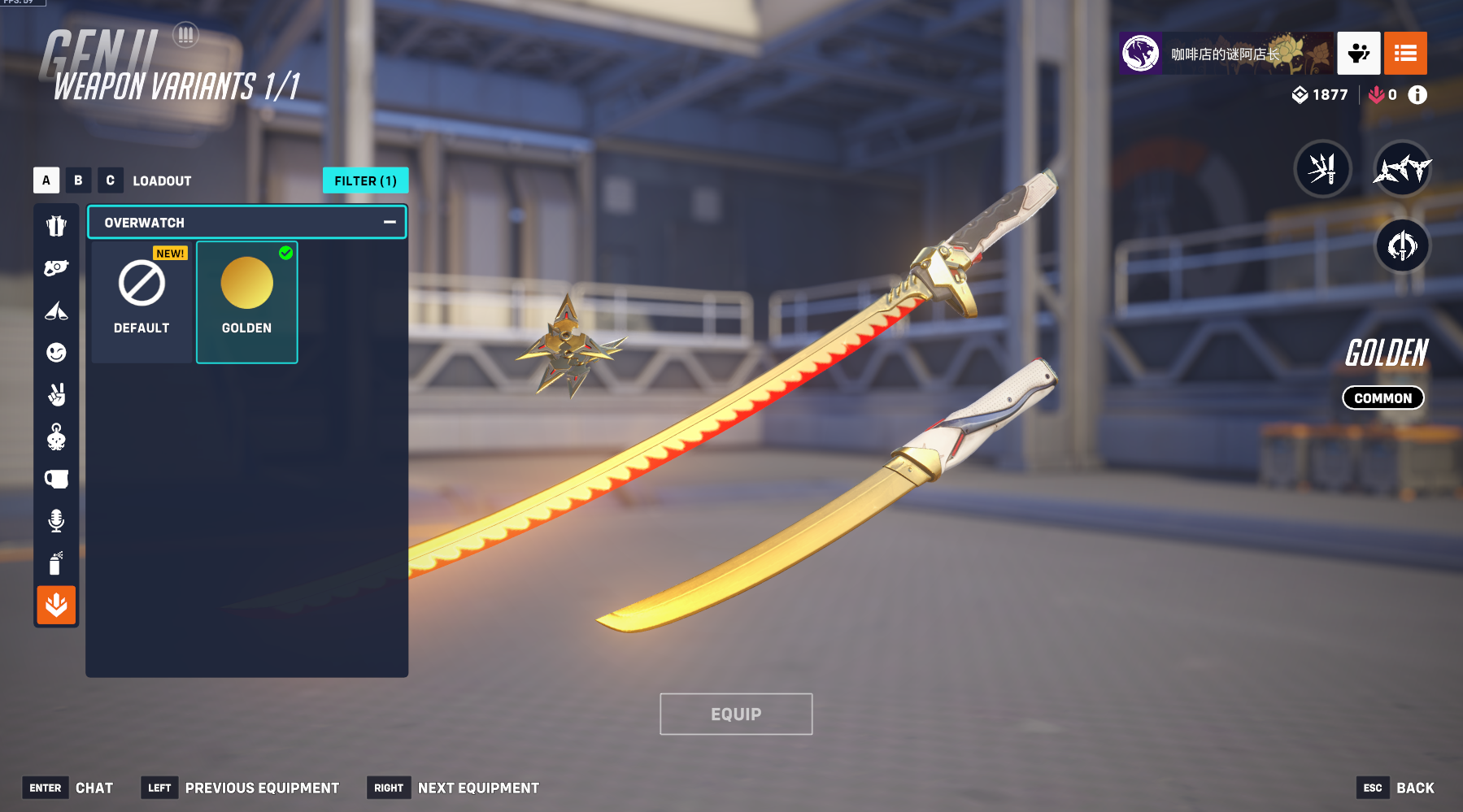Open the souvenirs category (mug icon)
This screenshot has width=1463, height=812.
coord(56,480)
